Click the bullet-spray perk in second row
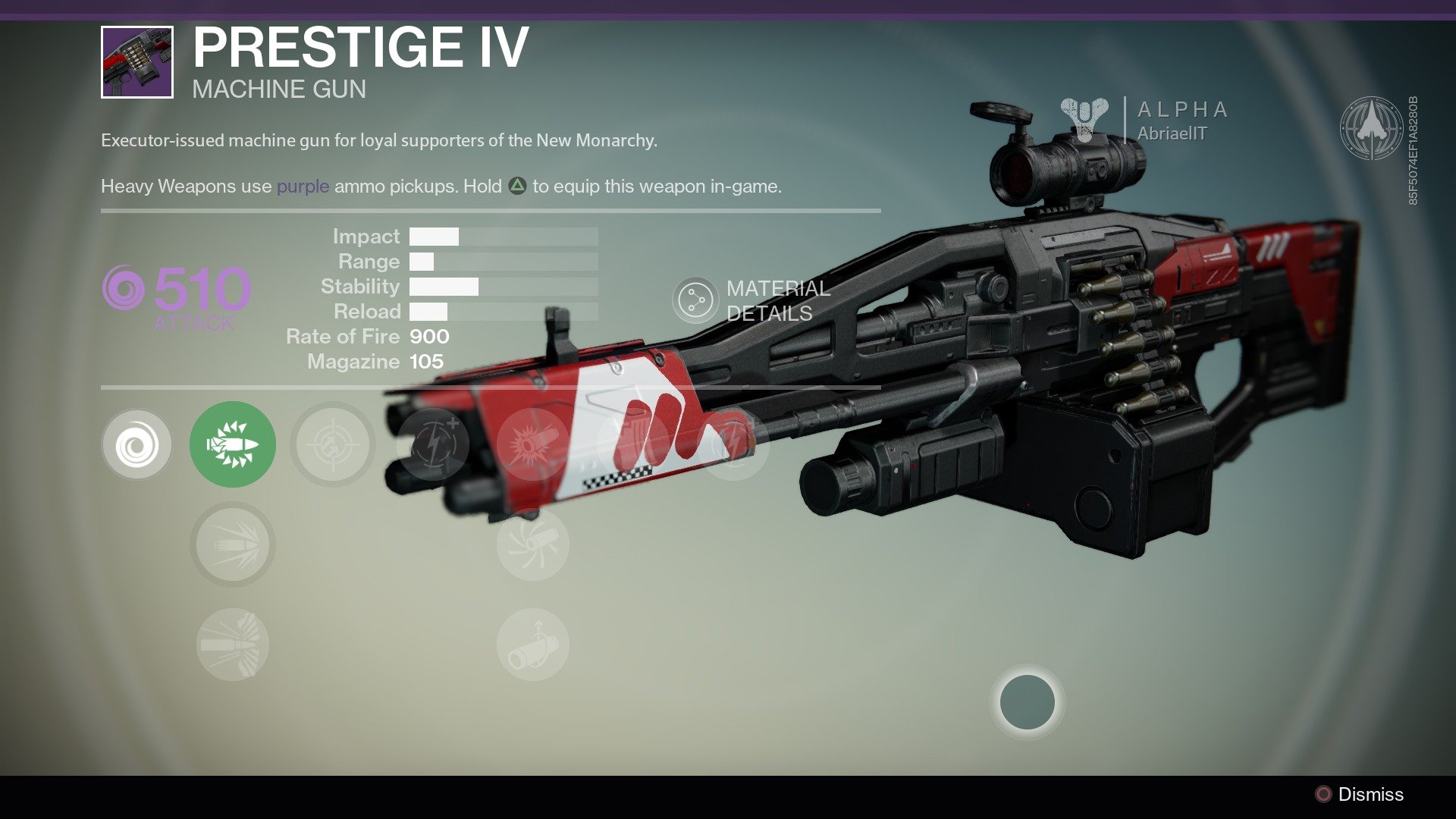Screen dimensions: 1456x819 click(x=233, y=545)
